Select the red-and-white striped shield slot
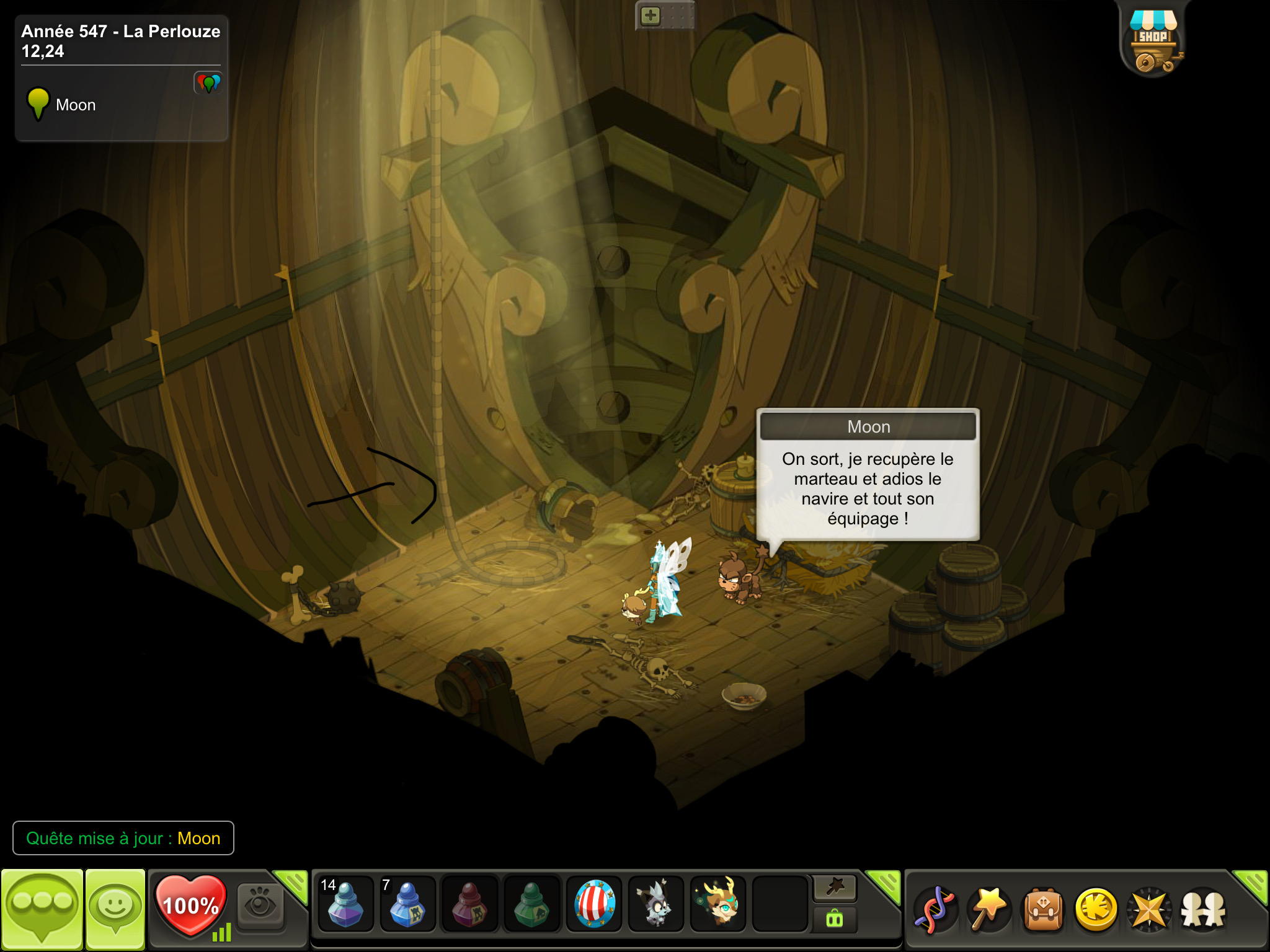The width and height of the screenshot is (1270, 952). (x=594, y=904)
